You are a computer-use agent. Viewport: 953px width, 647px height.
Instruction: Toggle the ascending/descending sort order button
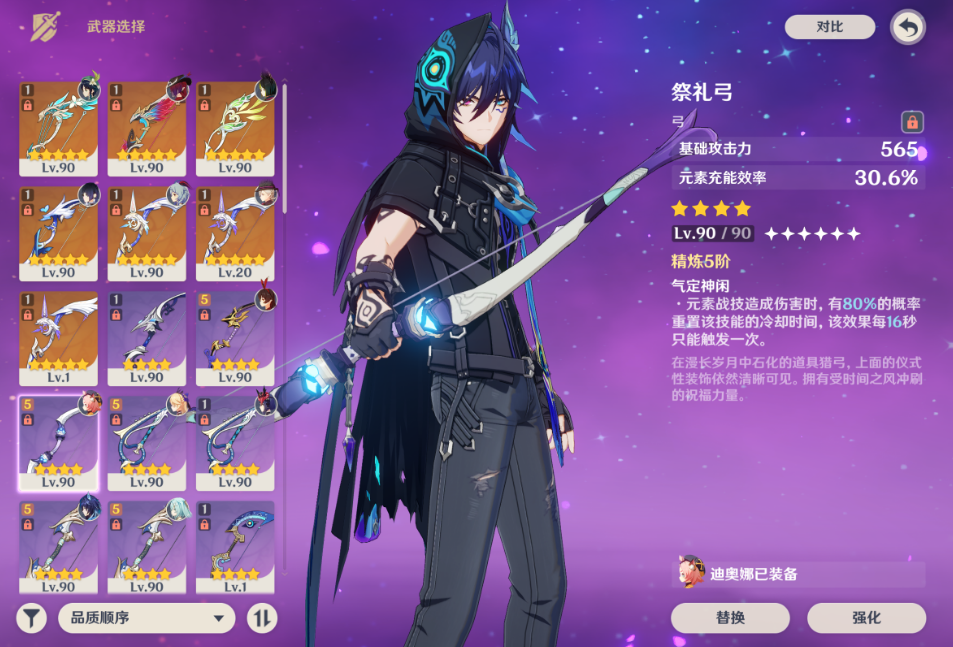[x=261, y=617]
